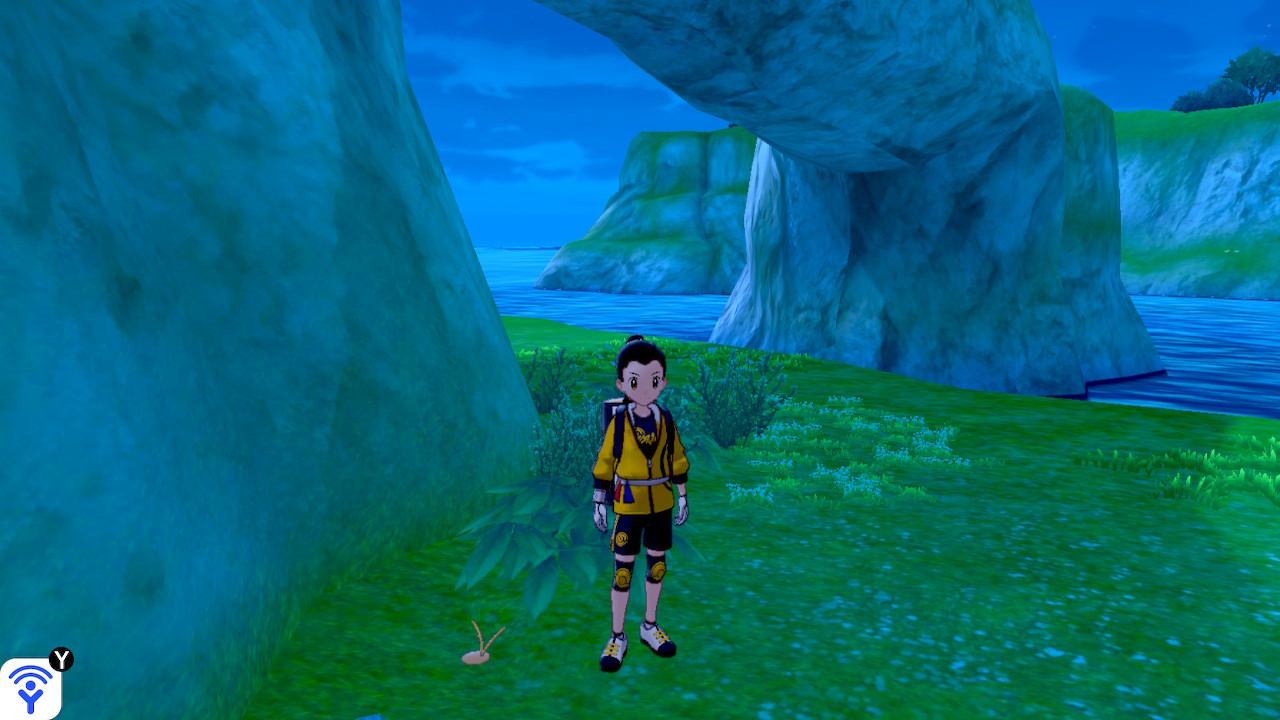The width and height of the screenshot is (1280, 720).
Task: Open the Y-Comm wireless icon
Action: [x=30, y=688]
